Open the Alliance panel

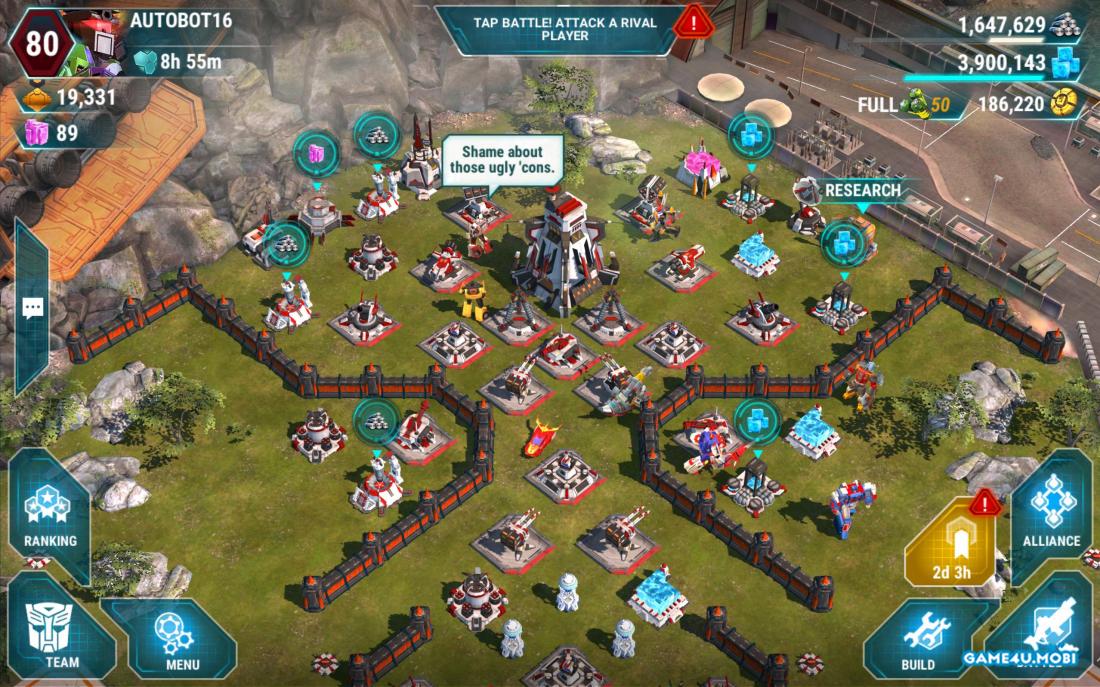pyautogui.click(x=1051, y=516)
